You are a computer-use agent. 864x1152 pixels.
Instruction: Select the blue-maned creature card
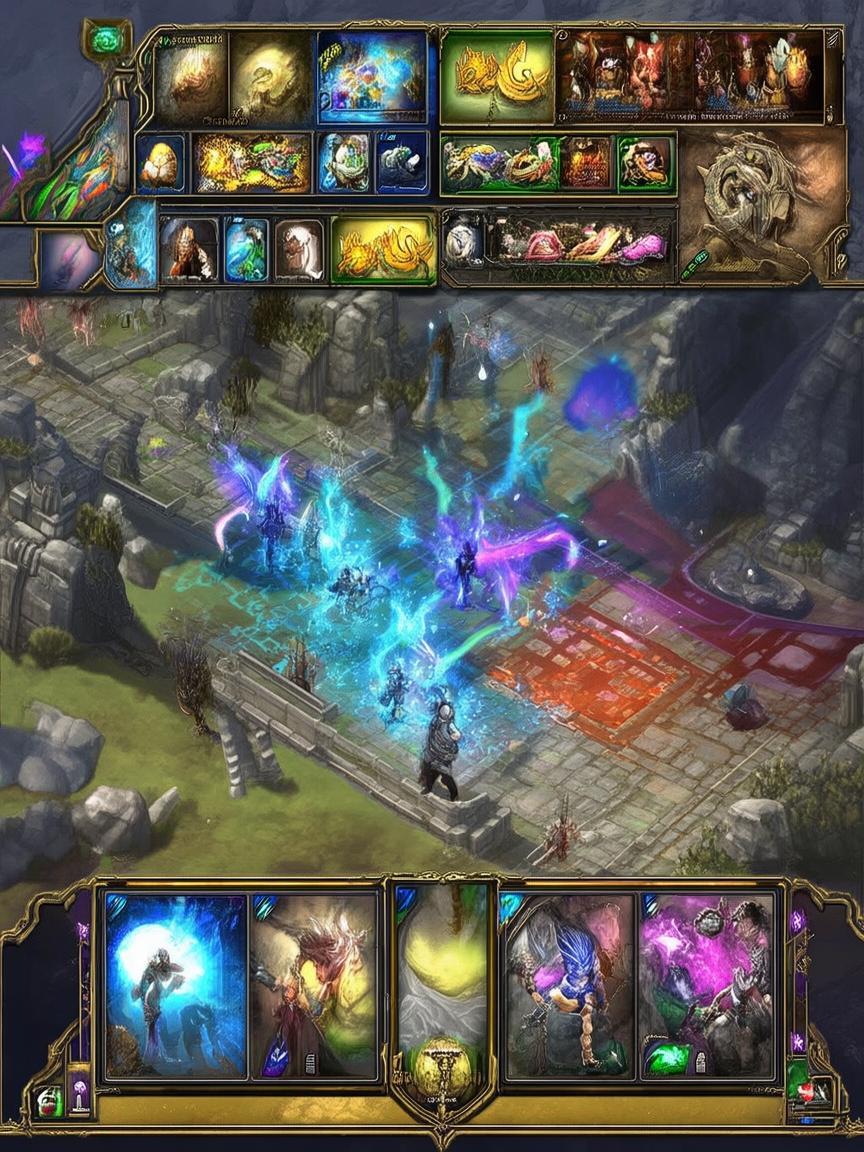[569, 985]
